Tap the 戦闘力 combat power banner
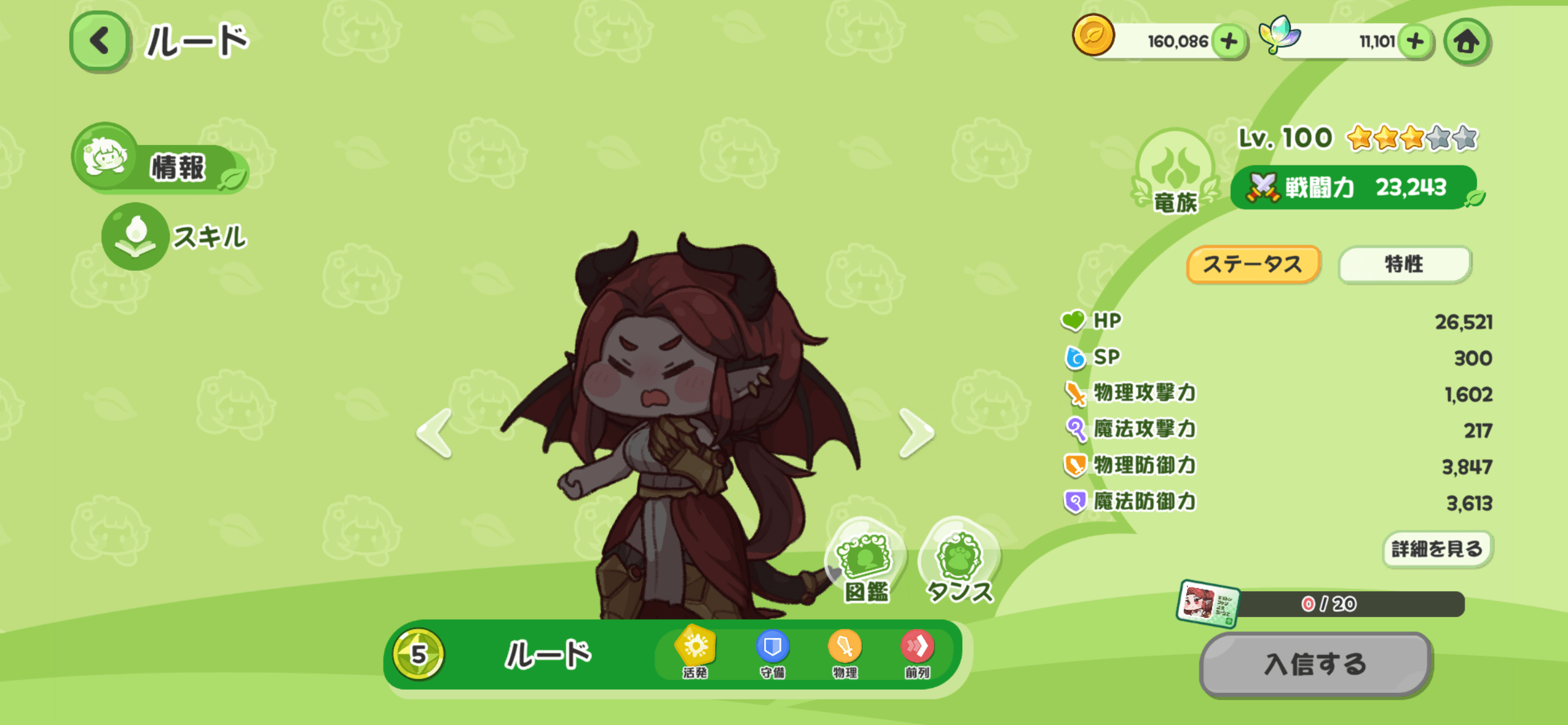 pyautogui.click(x=1353, y=187)
